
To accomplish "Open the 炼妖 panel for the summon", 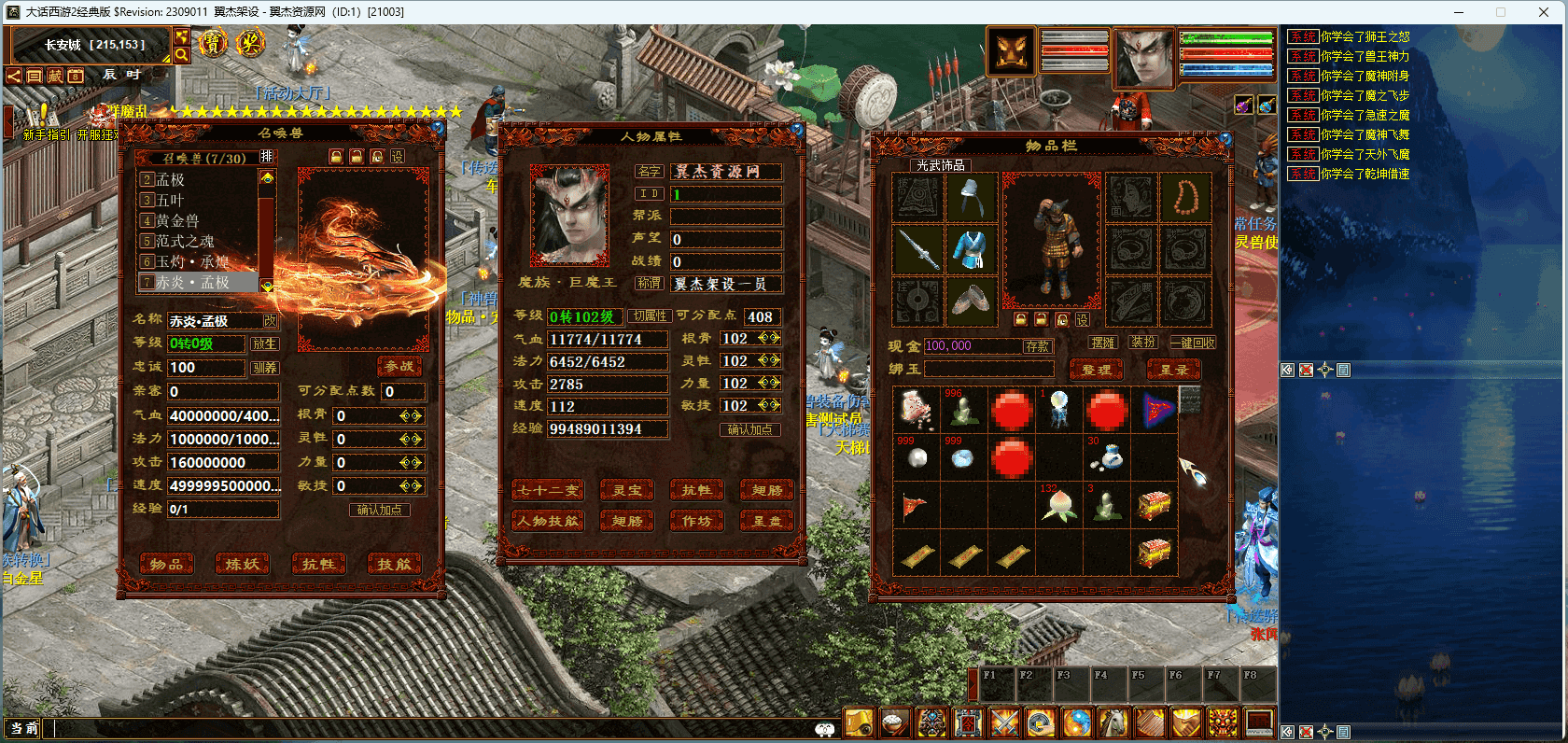I will [243, 564].
